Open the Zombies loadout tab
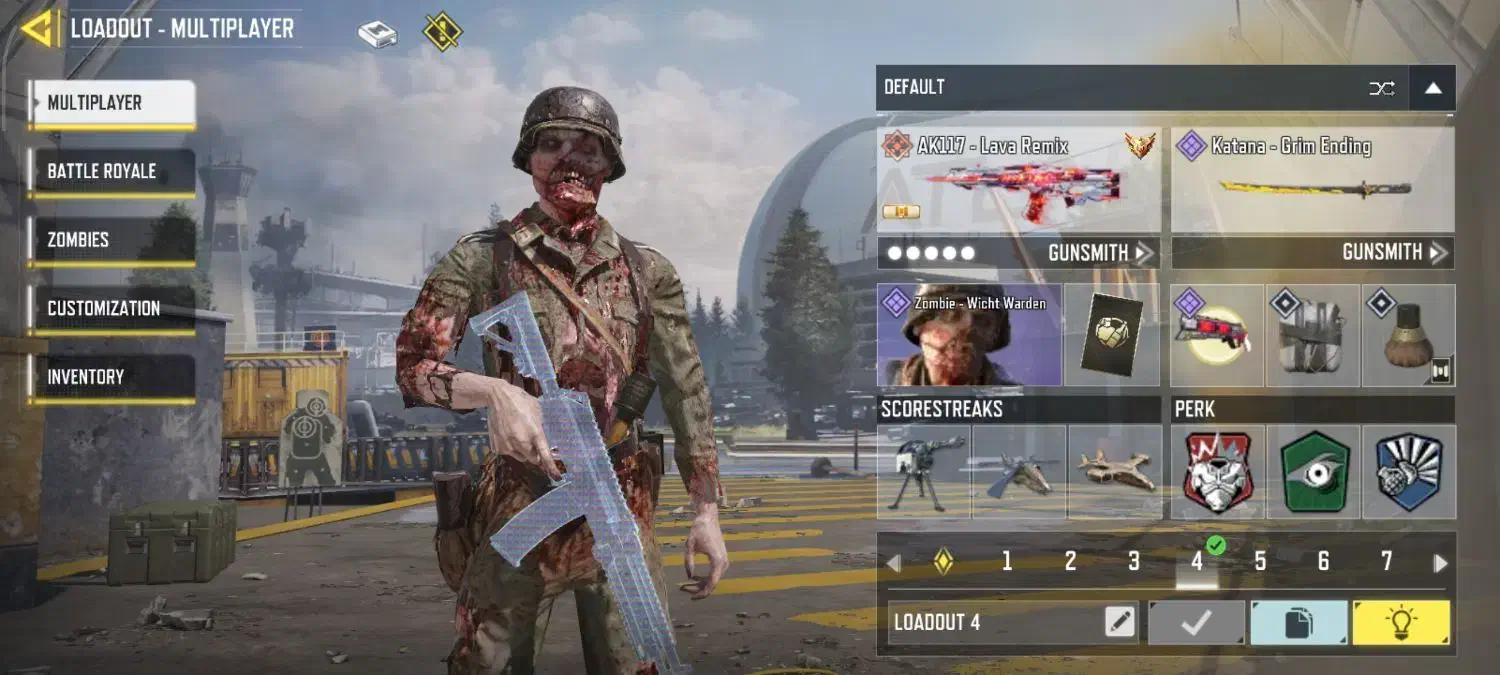Image resolution: width=1500 pixels, height=675 pixels. 111,240
